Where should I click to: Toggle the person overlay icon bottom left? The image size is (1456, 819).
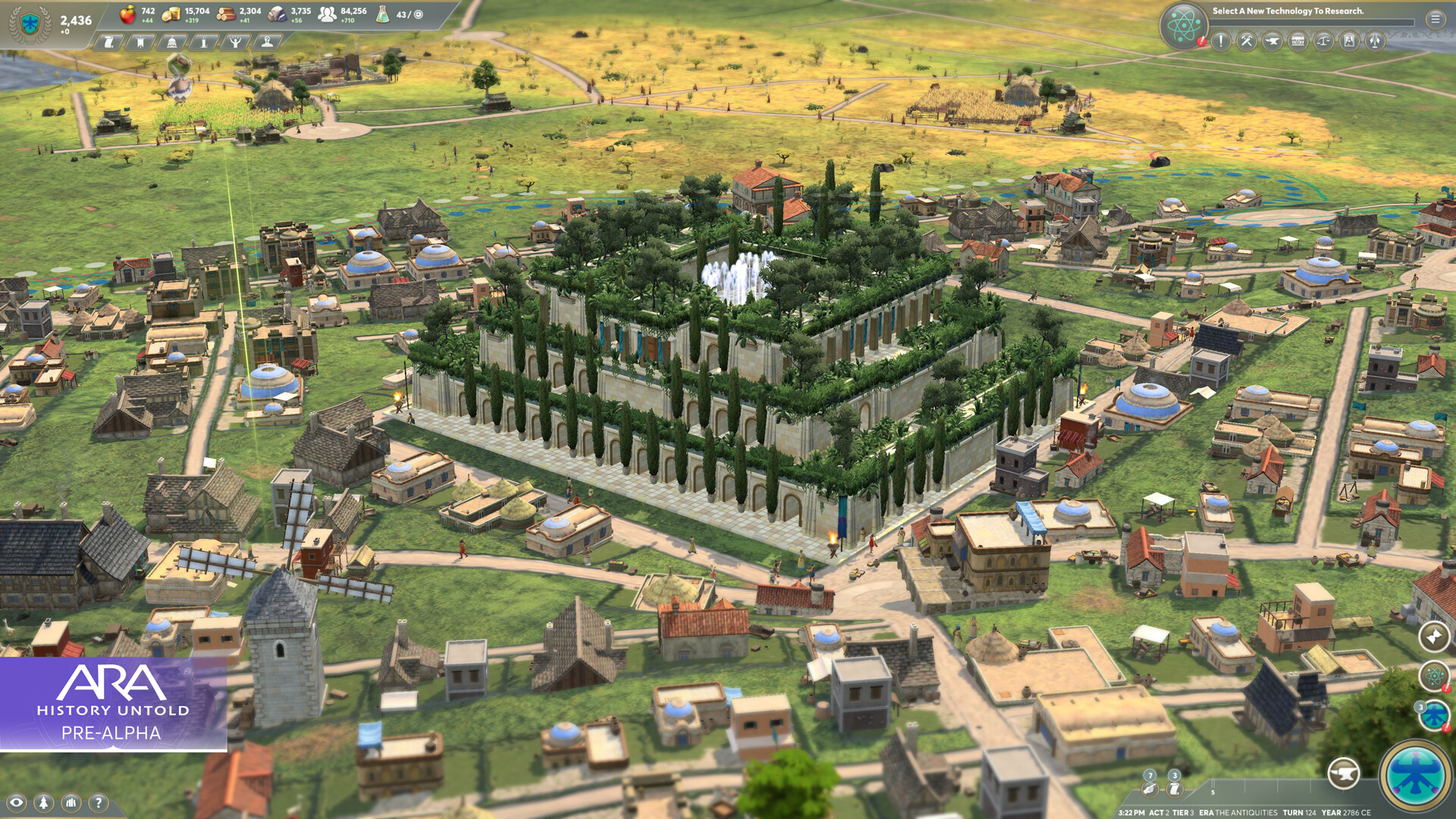tap(43, 802)
